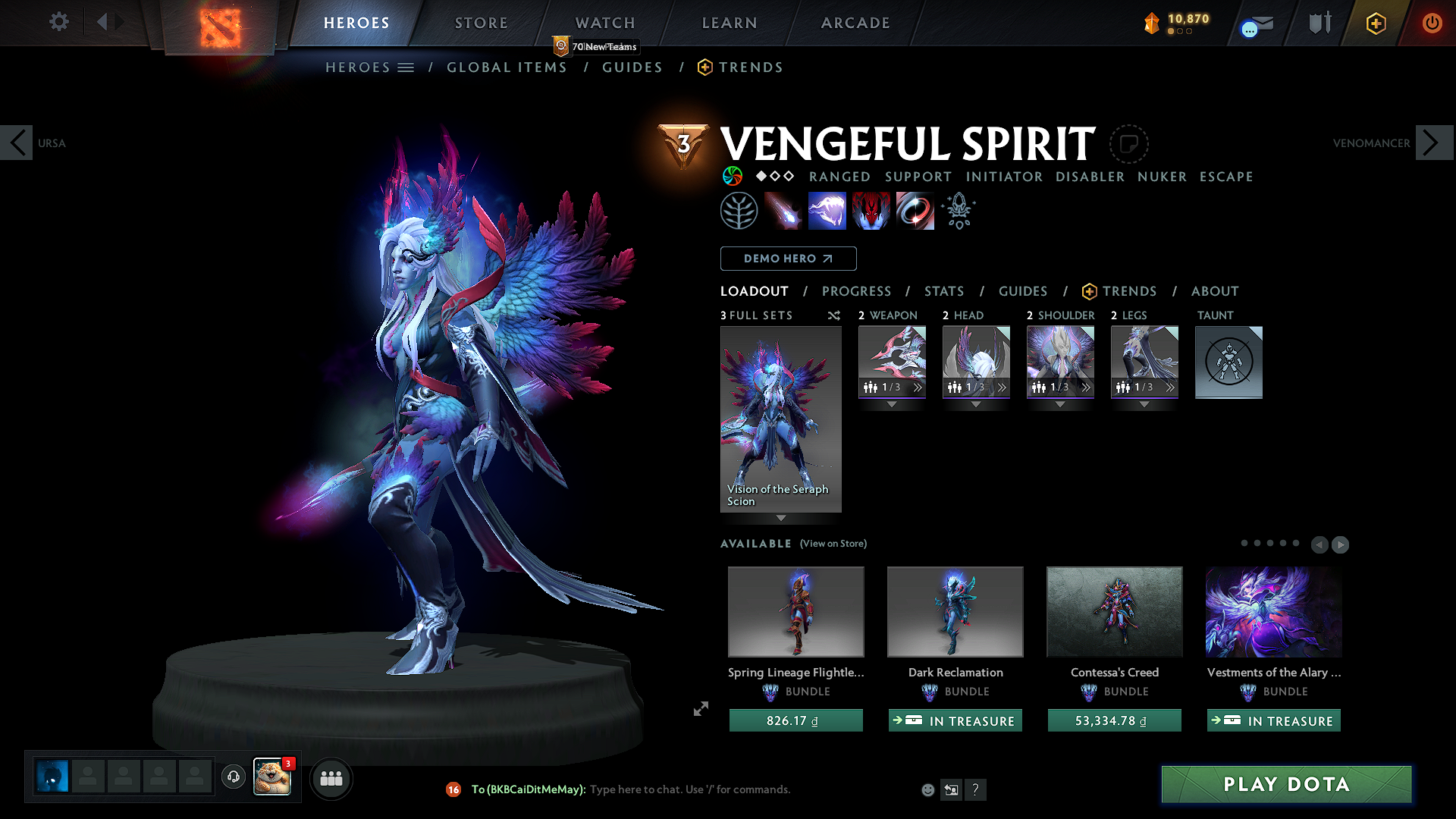The image size is (1456, 819).
Task: Open the settings gear
Action: coord(58,22)
